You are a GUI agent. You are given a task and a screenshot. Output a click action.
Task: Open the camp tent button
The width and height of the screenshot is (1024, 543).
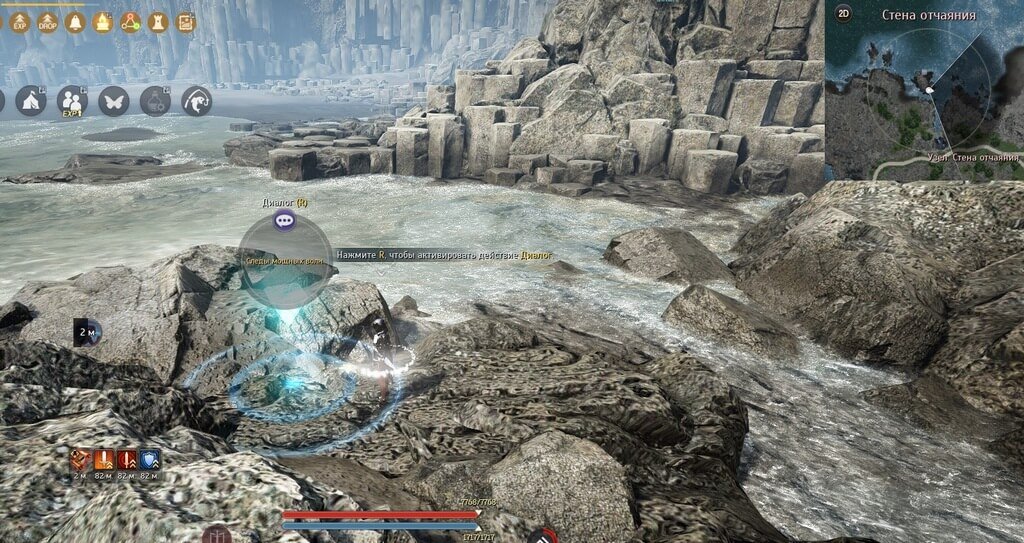(30, 101)
